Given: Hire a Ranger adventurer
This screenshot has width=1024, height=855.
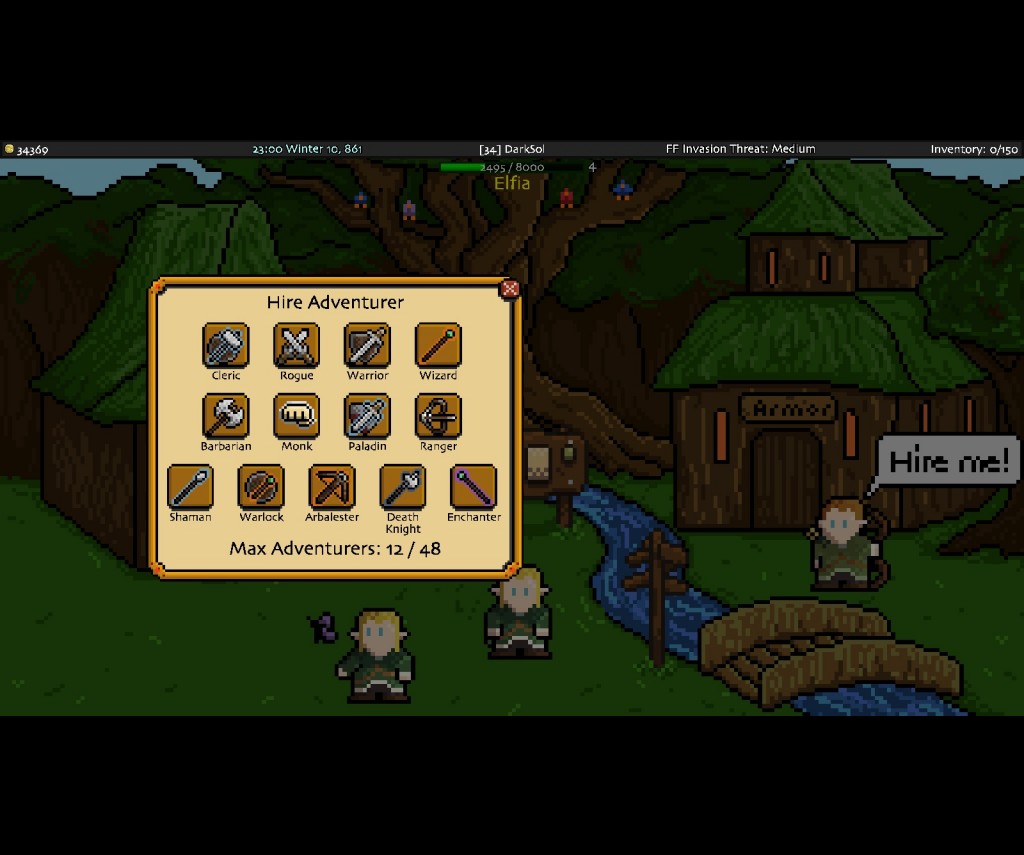Looking at the screenshot, I should (x=438, y=416).
